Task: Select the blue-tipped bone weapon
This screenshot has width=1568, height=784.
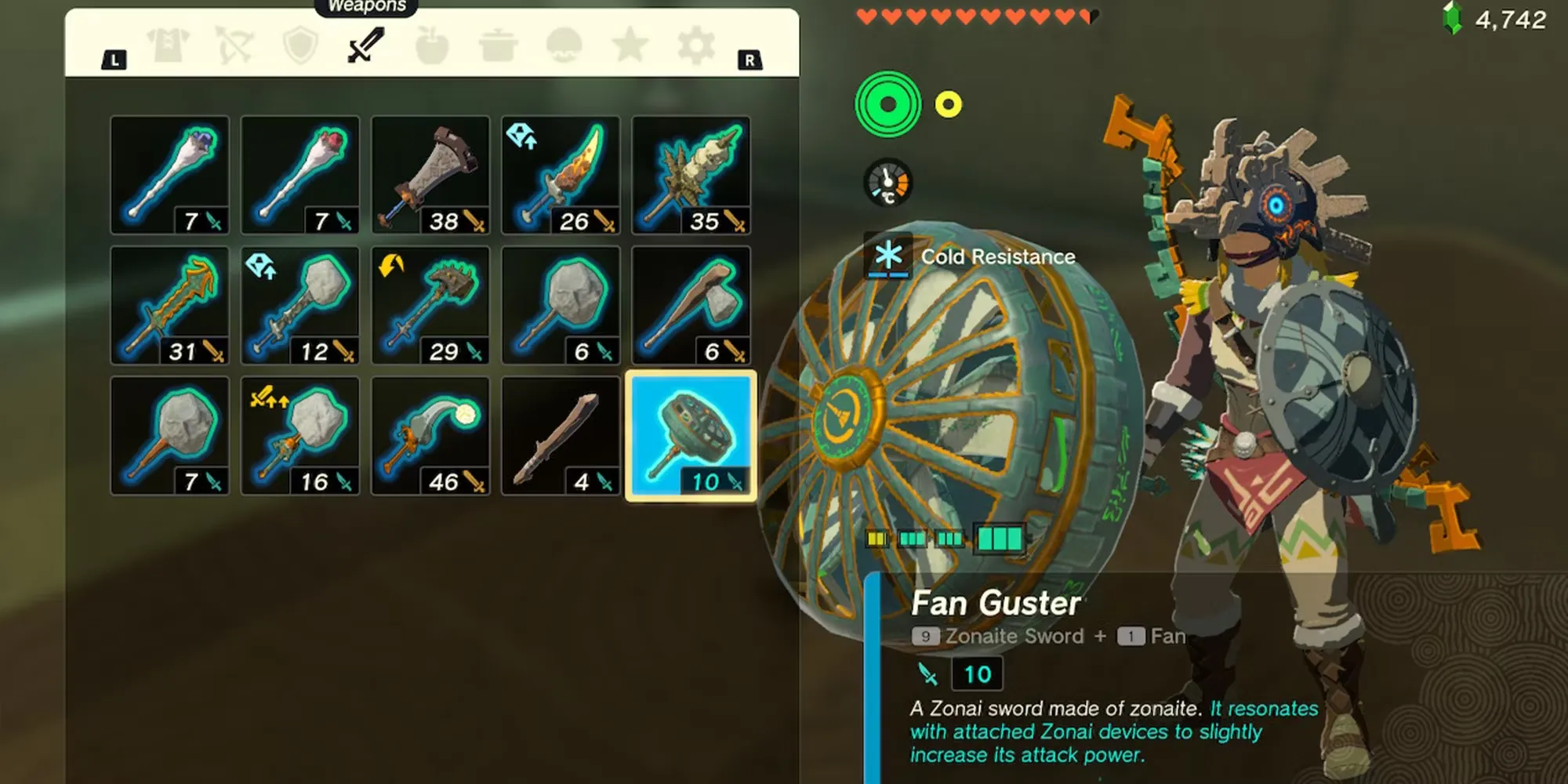Action: 170,176
